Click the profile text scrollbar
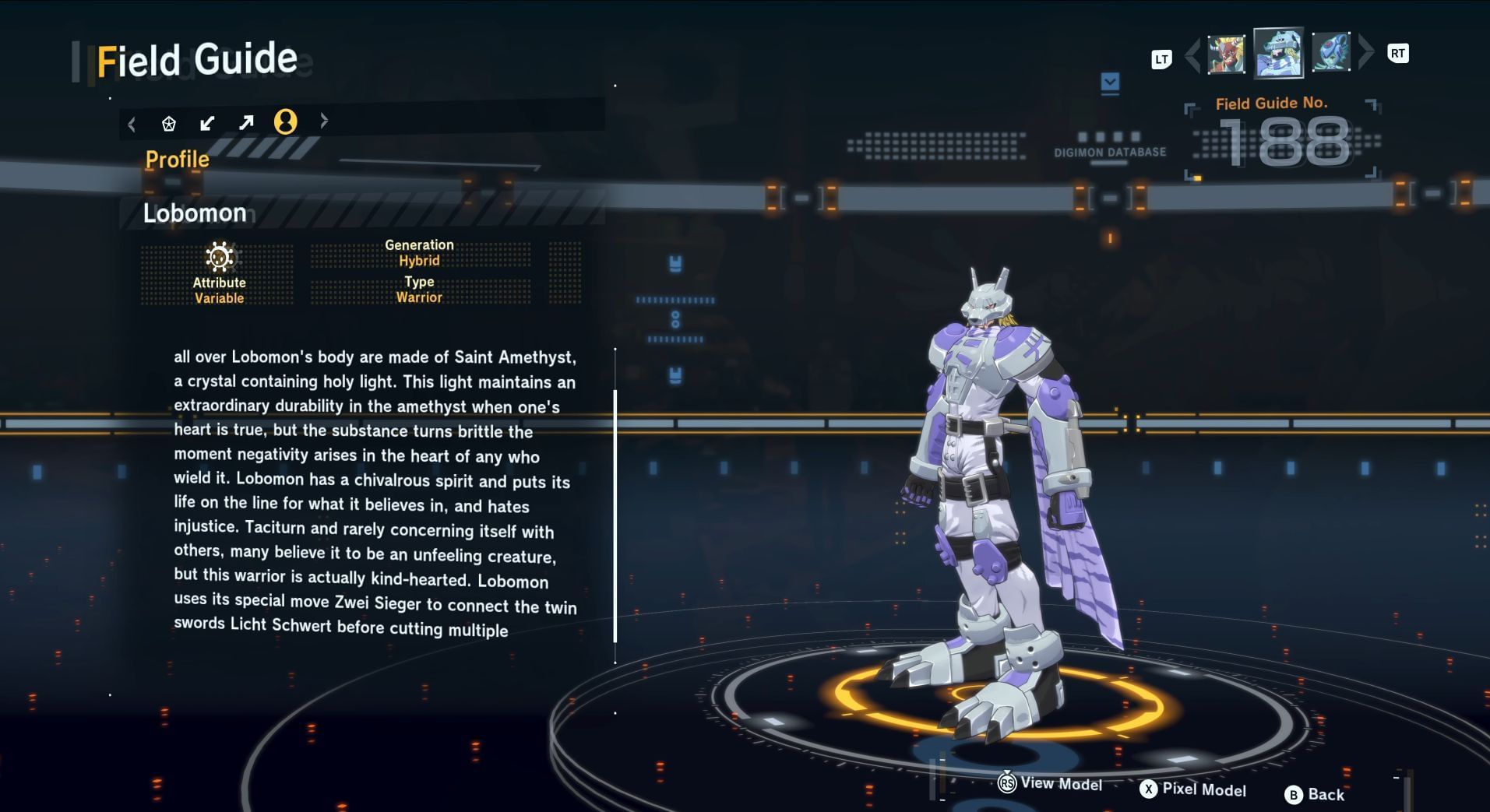1490x812 pixels. (615, 515)
